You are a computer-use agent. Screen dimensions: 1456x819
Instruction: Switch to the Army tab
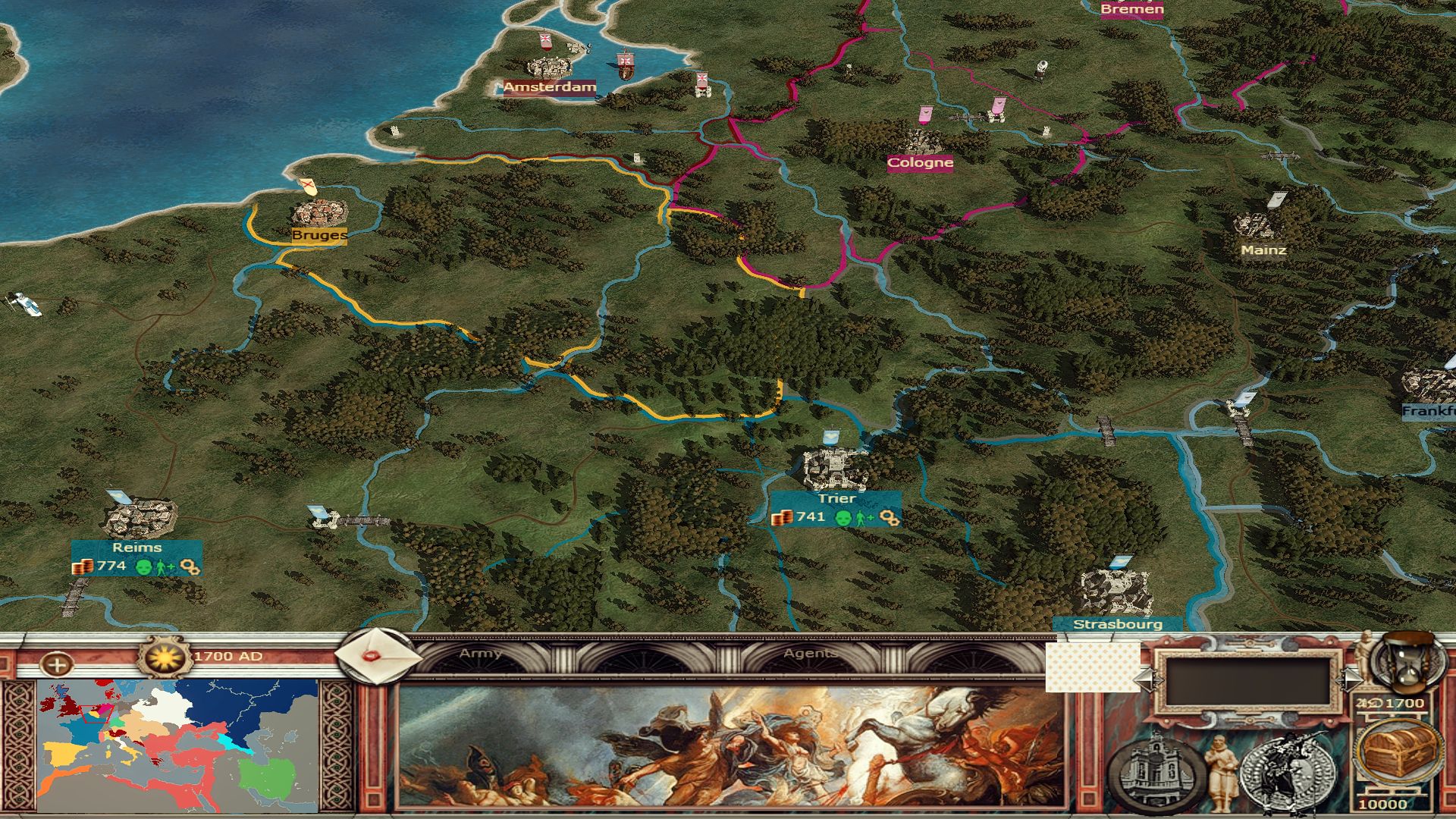pyautogui.click(x=481, y=654)
